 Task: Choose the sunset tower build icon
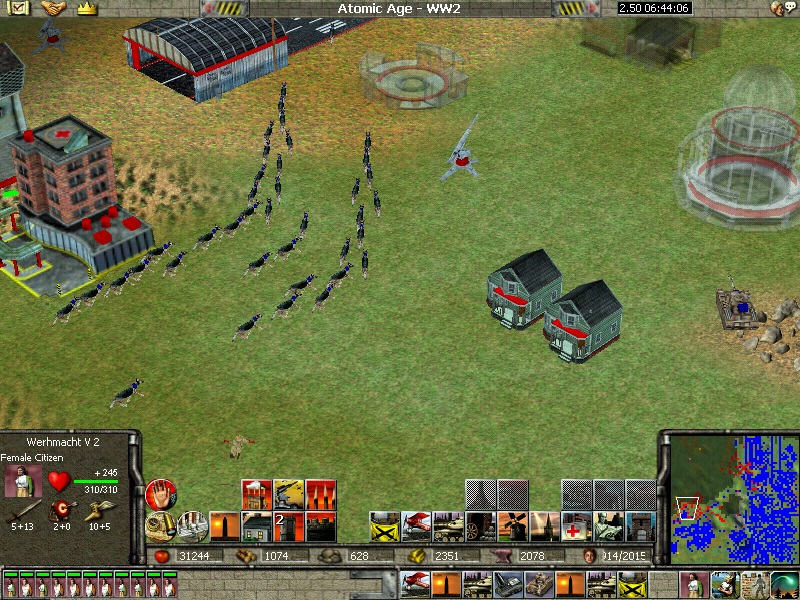(223, 526)
